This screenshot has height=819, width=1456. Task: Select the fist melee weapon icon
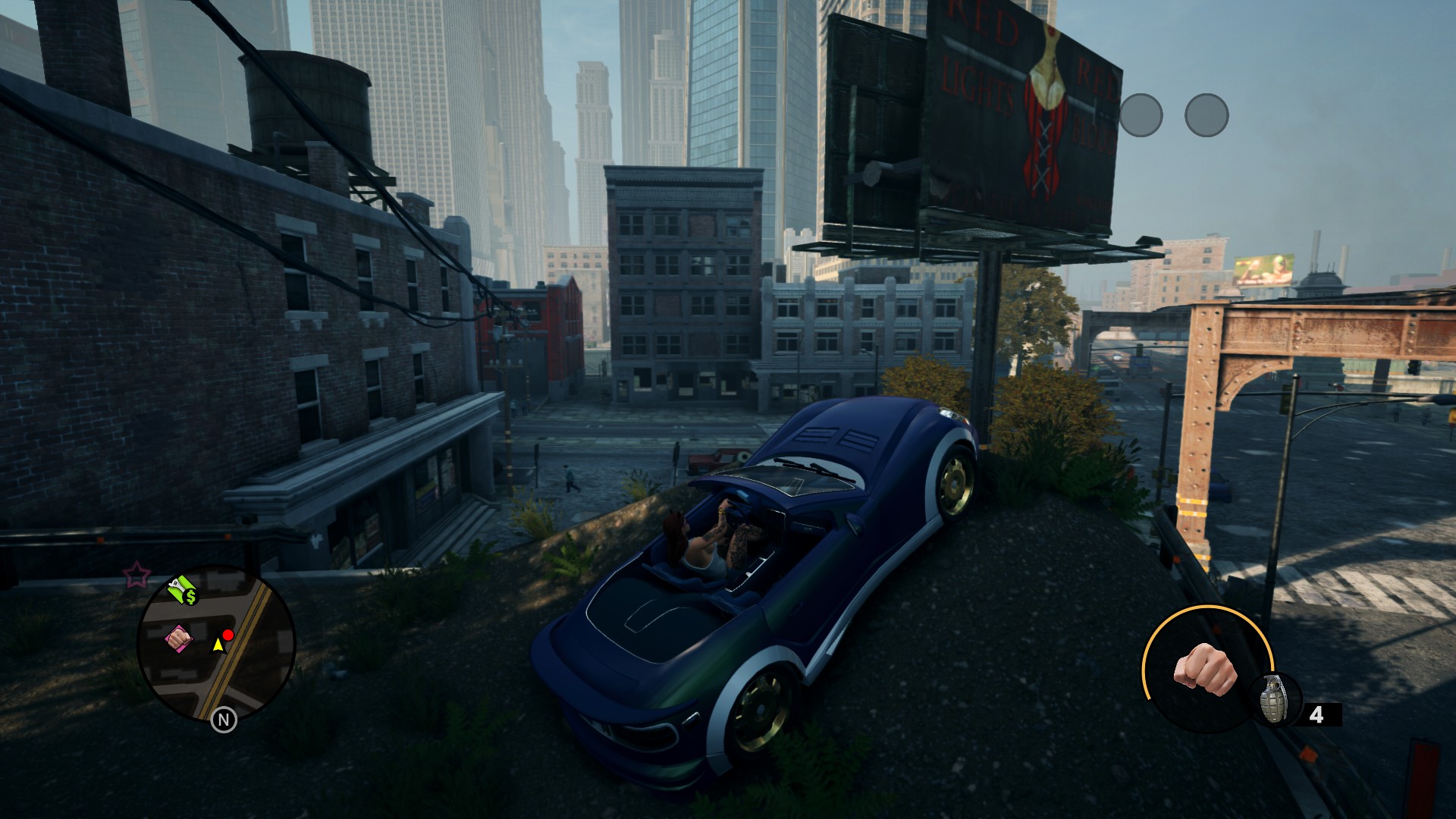pos(1204,668)
